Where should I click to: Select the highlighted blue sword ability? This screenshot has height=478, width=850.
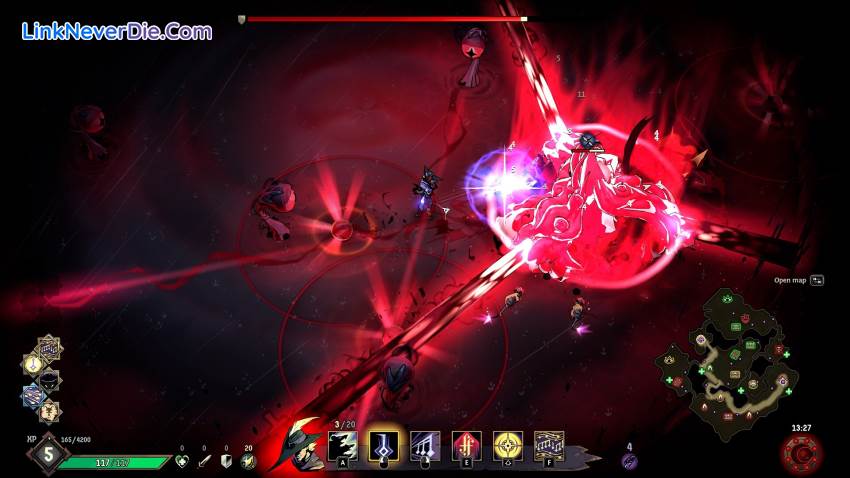(384, 445)
